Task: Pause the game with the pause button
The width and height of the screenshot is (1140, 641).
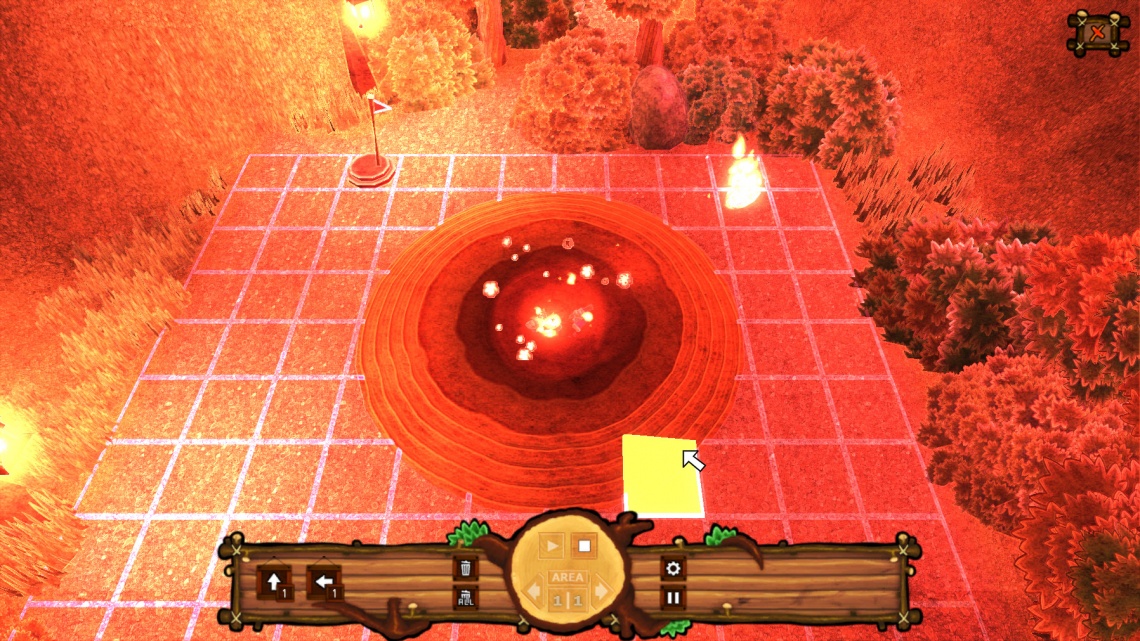Action: 673,599
